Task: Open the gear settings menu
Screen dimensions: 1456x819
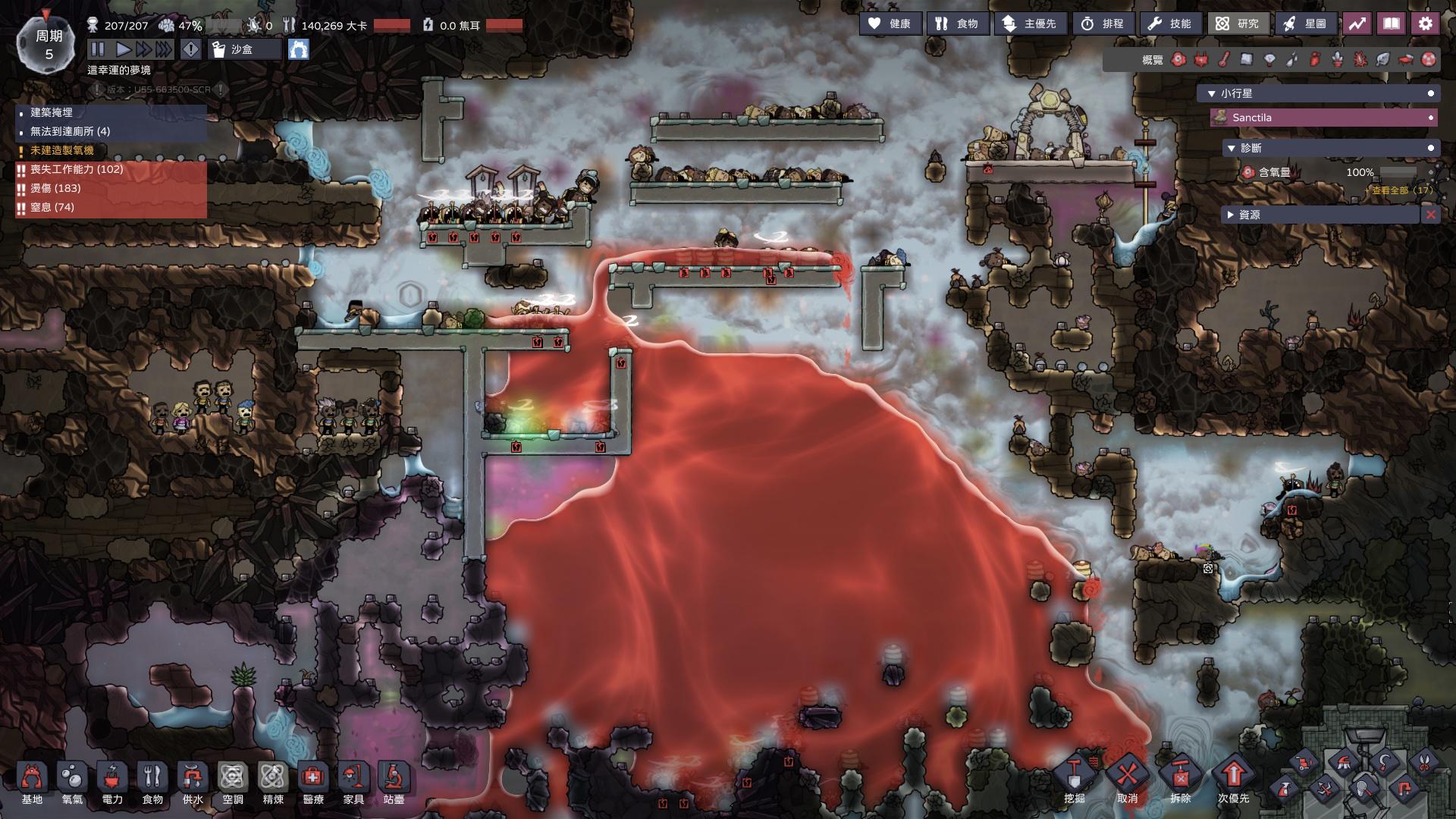Action: click(x=1425, y=24)
